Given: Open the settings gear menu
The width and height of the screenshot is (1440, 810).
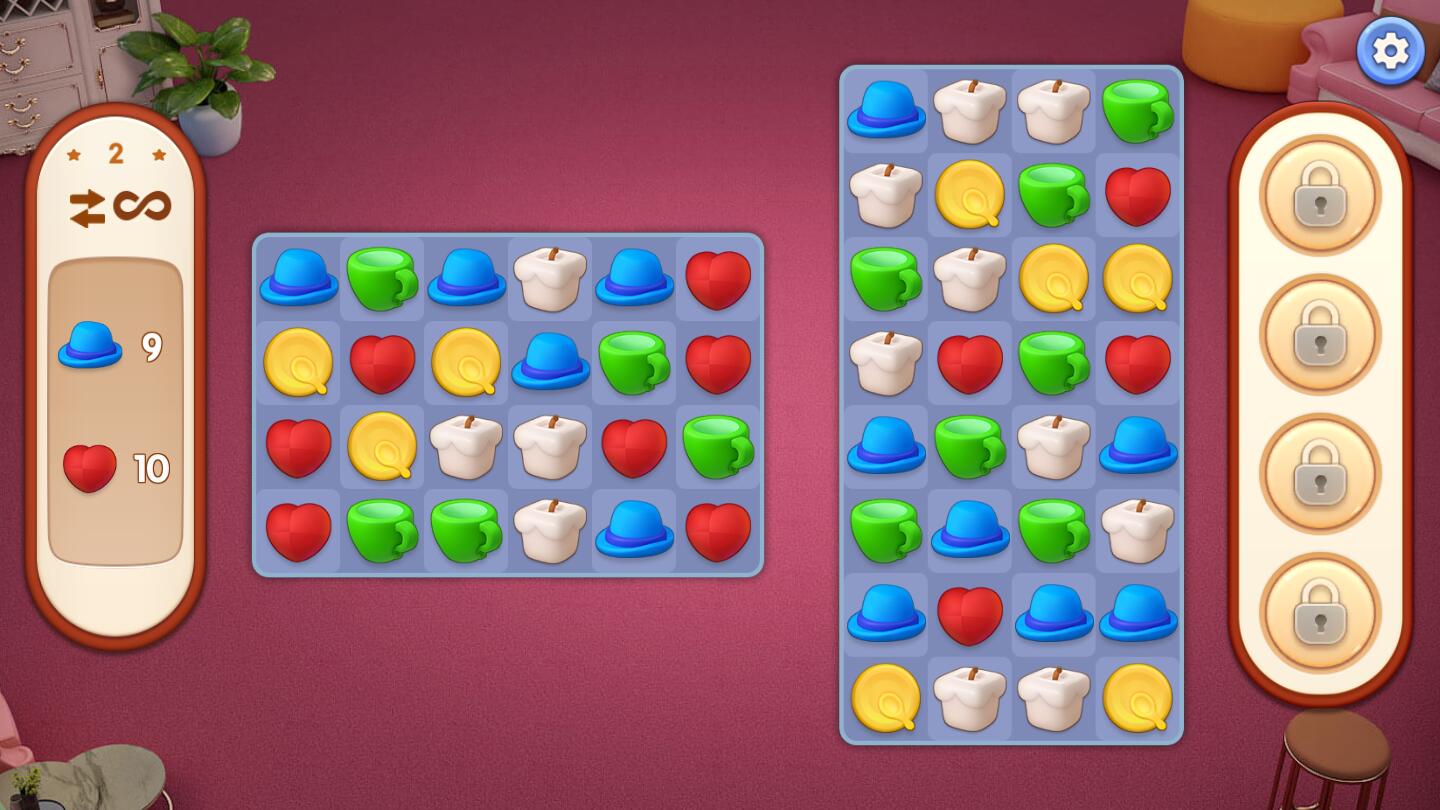Looking at the screenshot, I should [x=1390, y=51].
